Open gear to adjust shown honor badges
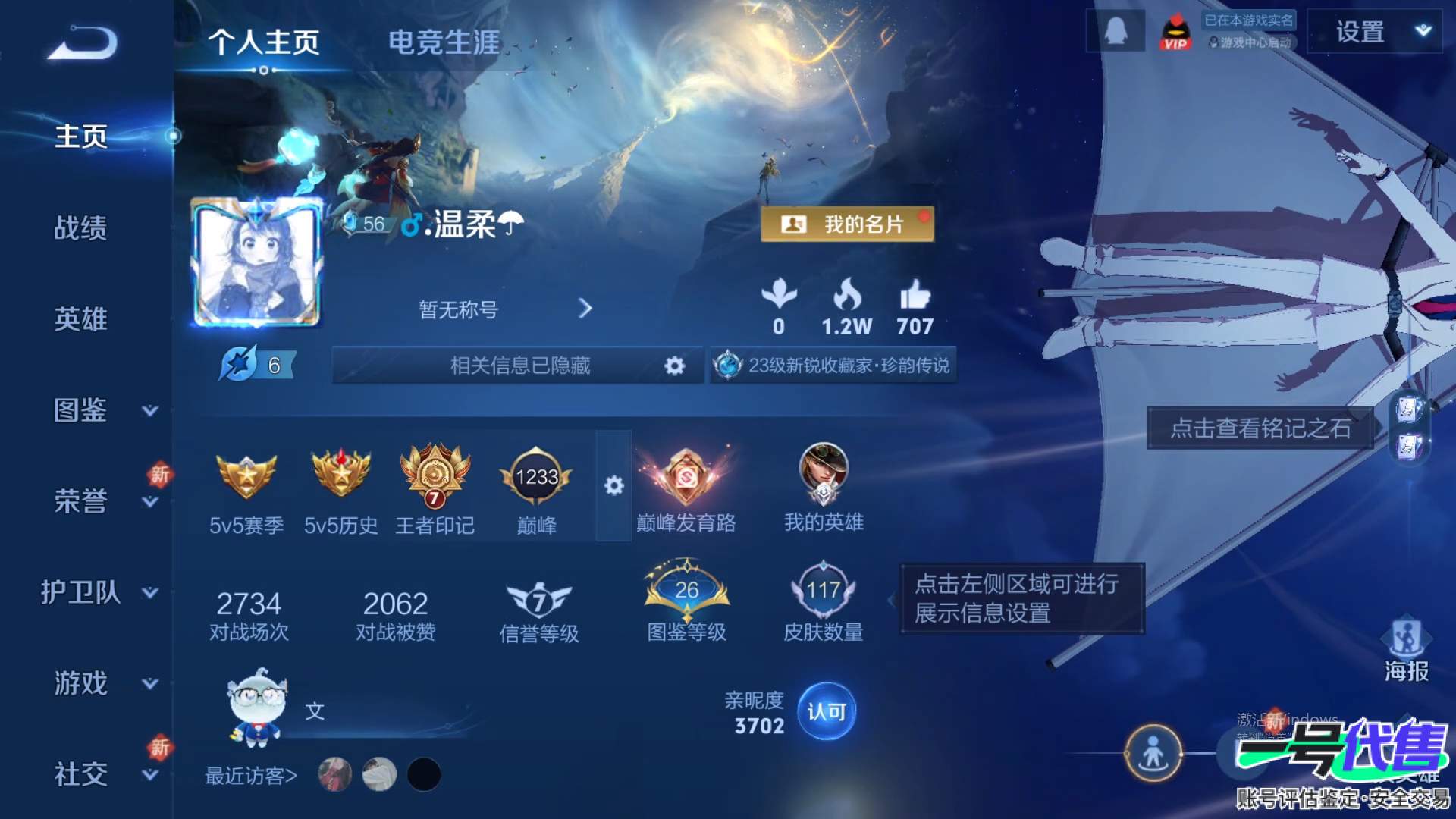This screenshot has height=819, width=1456. point(616,485)
